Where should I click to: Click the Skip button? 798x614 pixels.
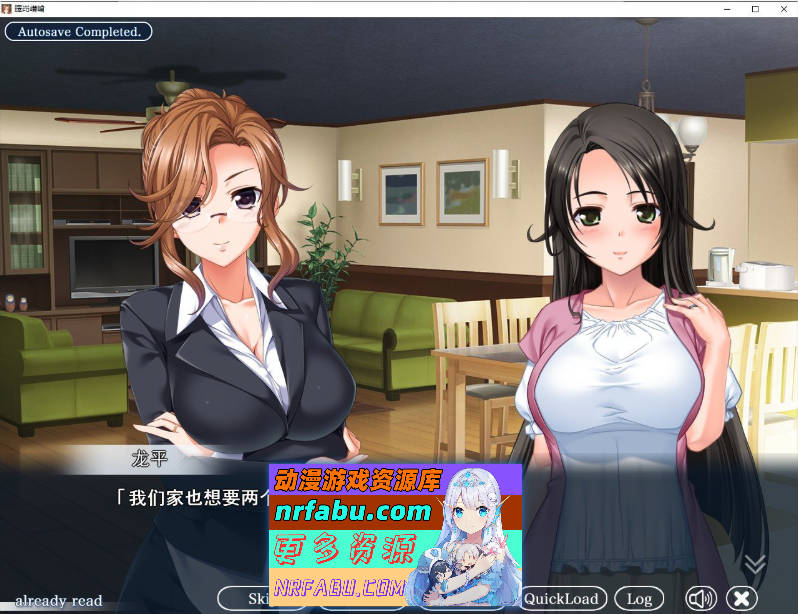(x=243, y=599)
